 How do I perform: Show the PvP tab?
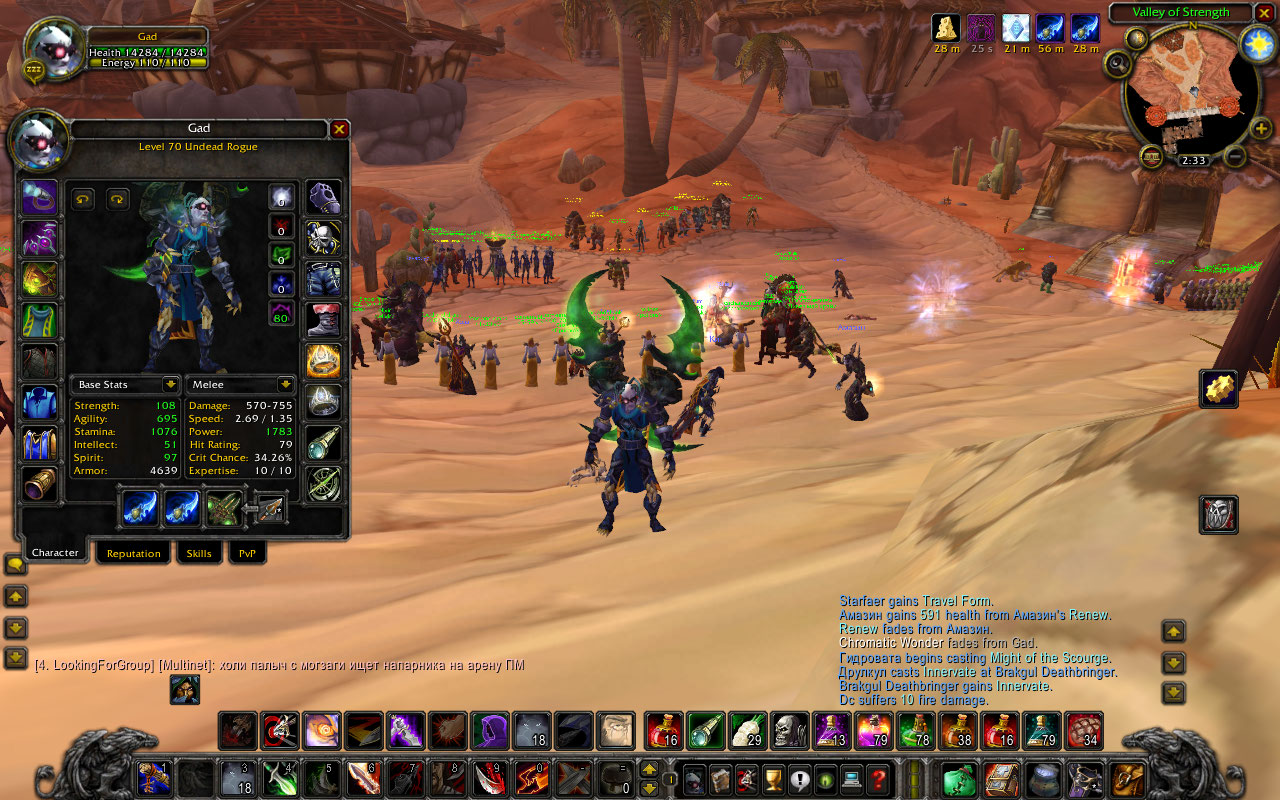(x=247, y=553)
